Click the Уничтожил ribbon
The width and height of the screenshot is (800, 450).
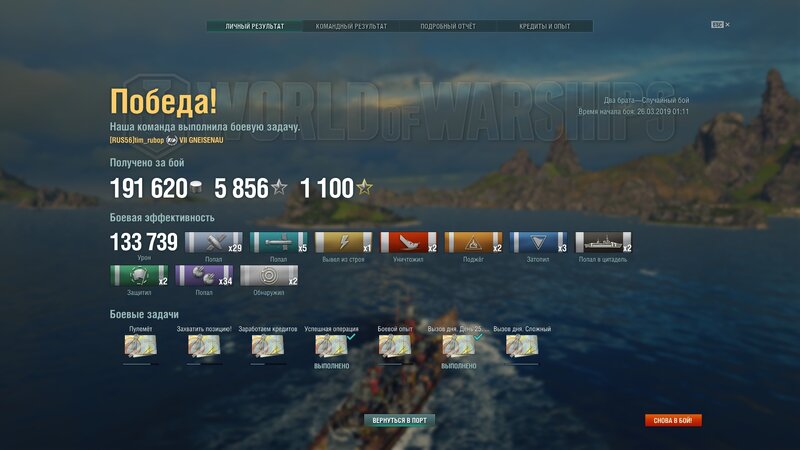(409, 243)
